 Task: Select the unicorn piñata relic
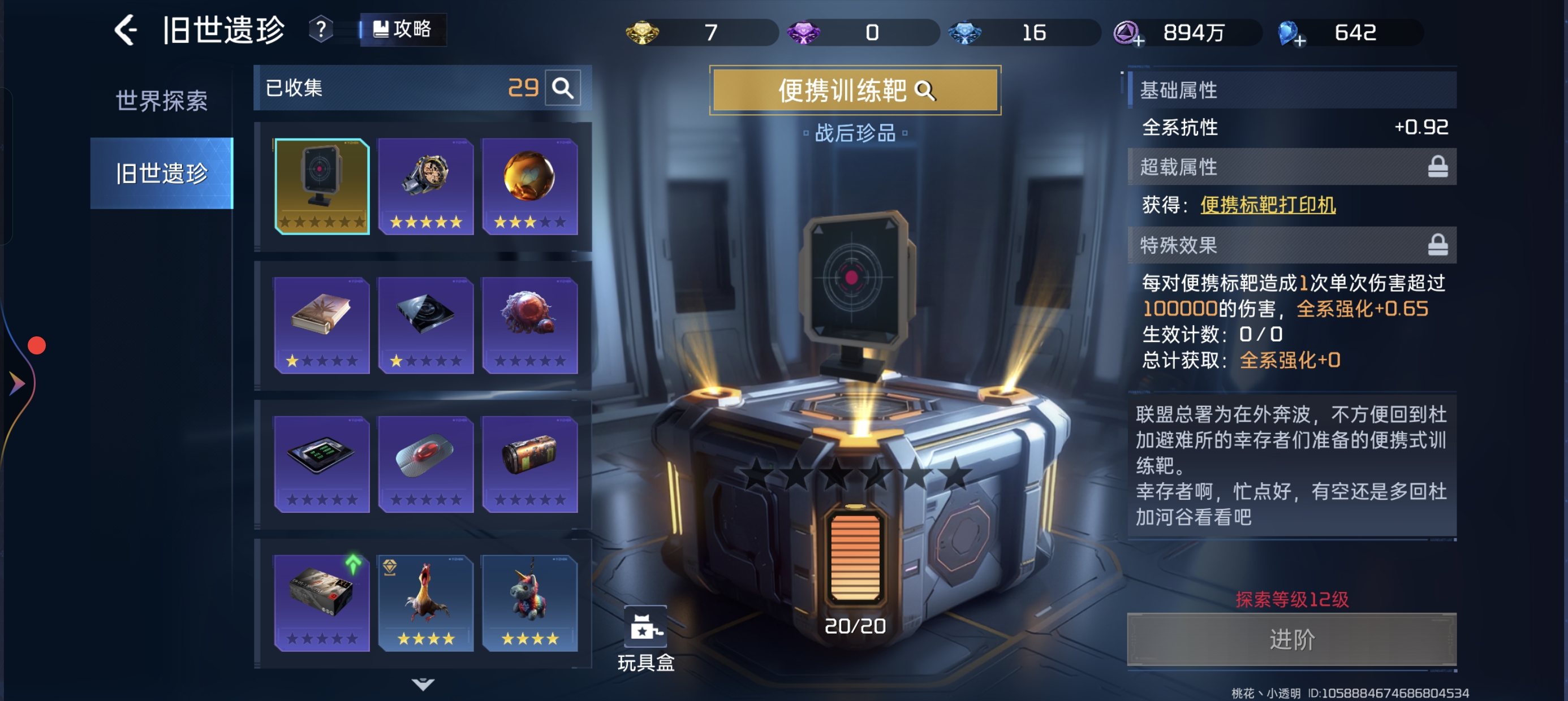[529, 602]
